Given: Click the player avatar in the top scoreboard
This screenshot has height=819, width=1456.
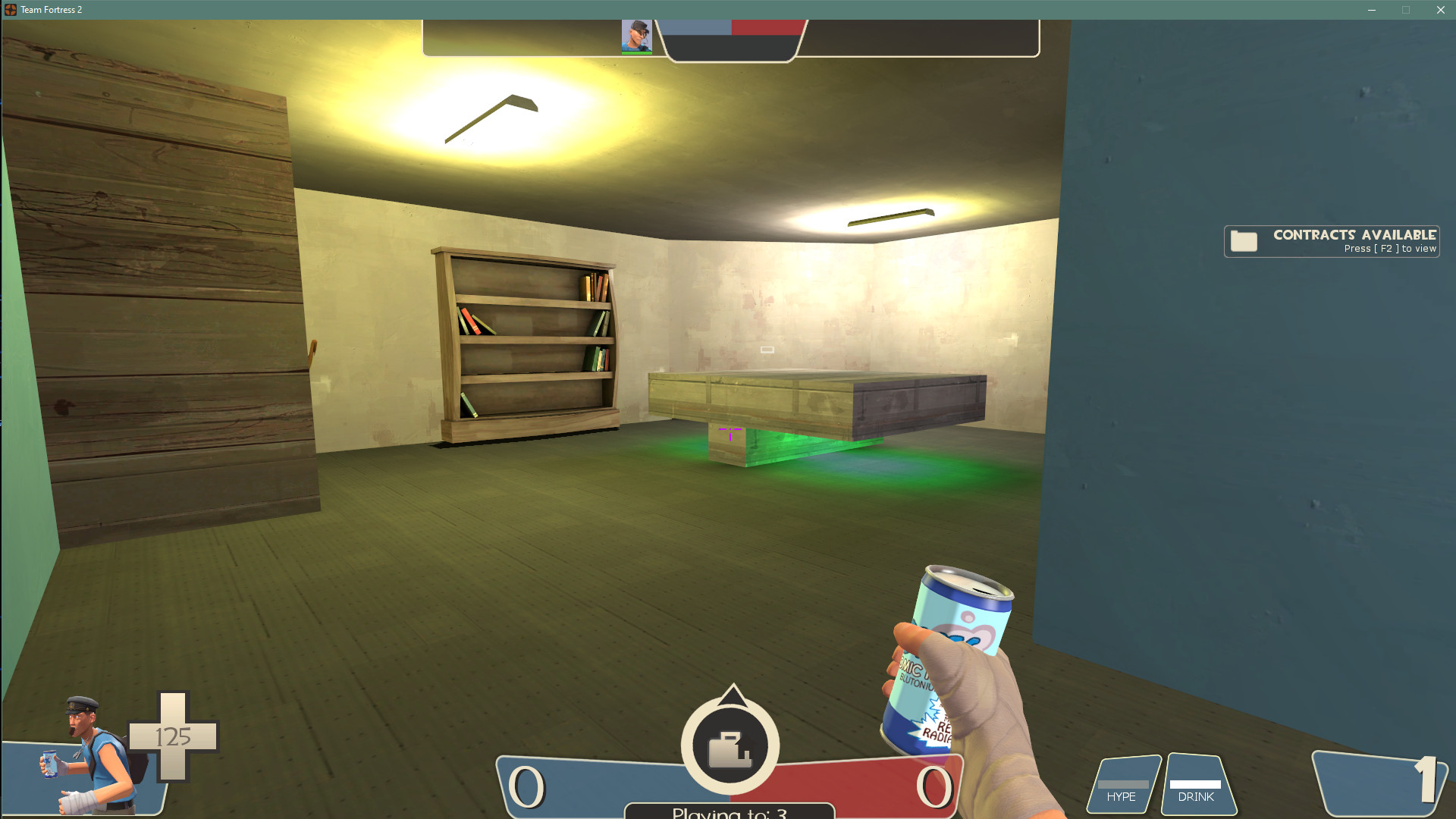Looking at the screenshot, I should coord(635,36).
